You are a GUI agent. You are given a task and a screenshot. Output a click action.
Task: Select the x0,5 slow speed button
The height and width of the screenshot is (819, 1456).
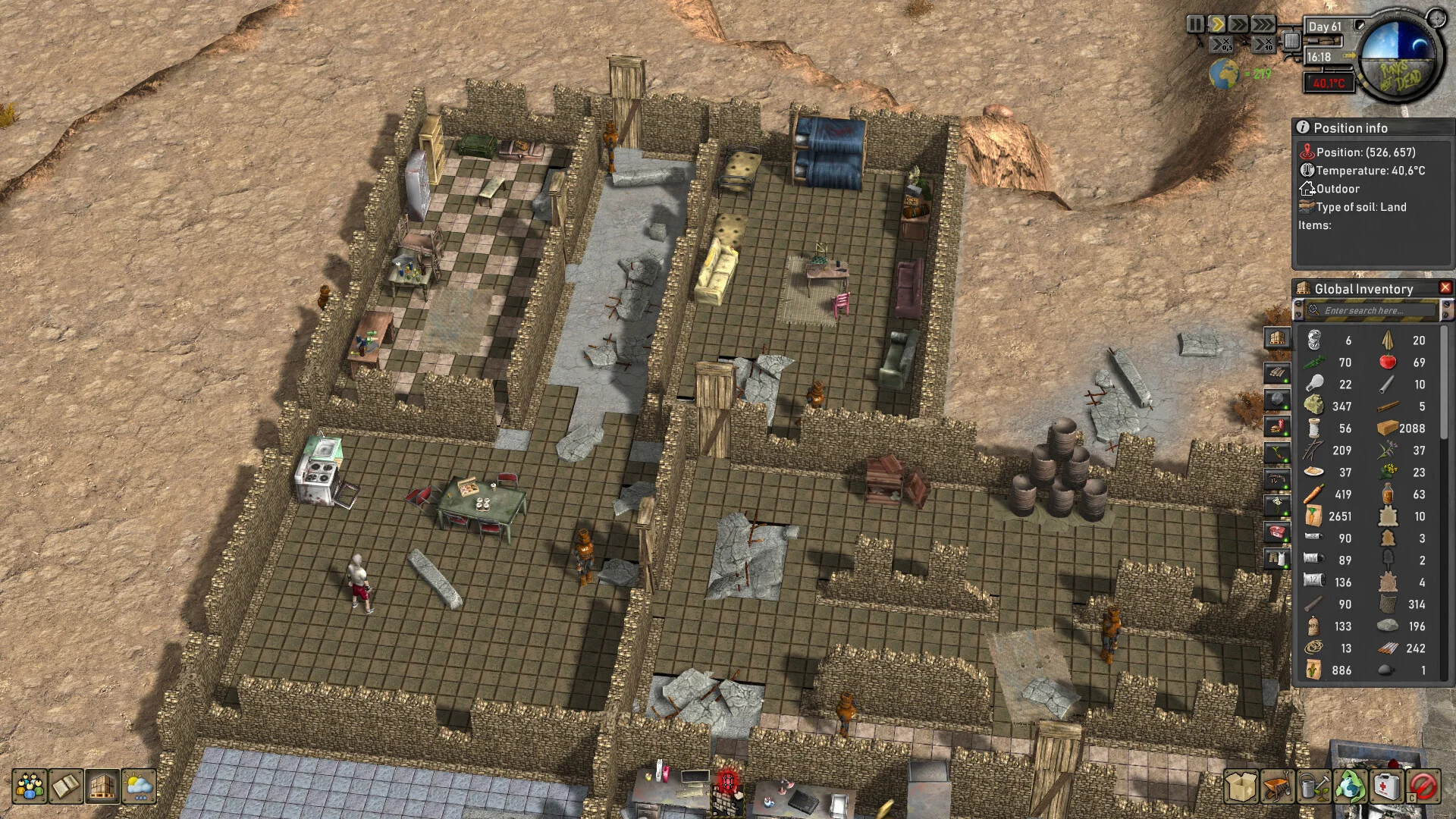click(1221, 45)
